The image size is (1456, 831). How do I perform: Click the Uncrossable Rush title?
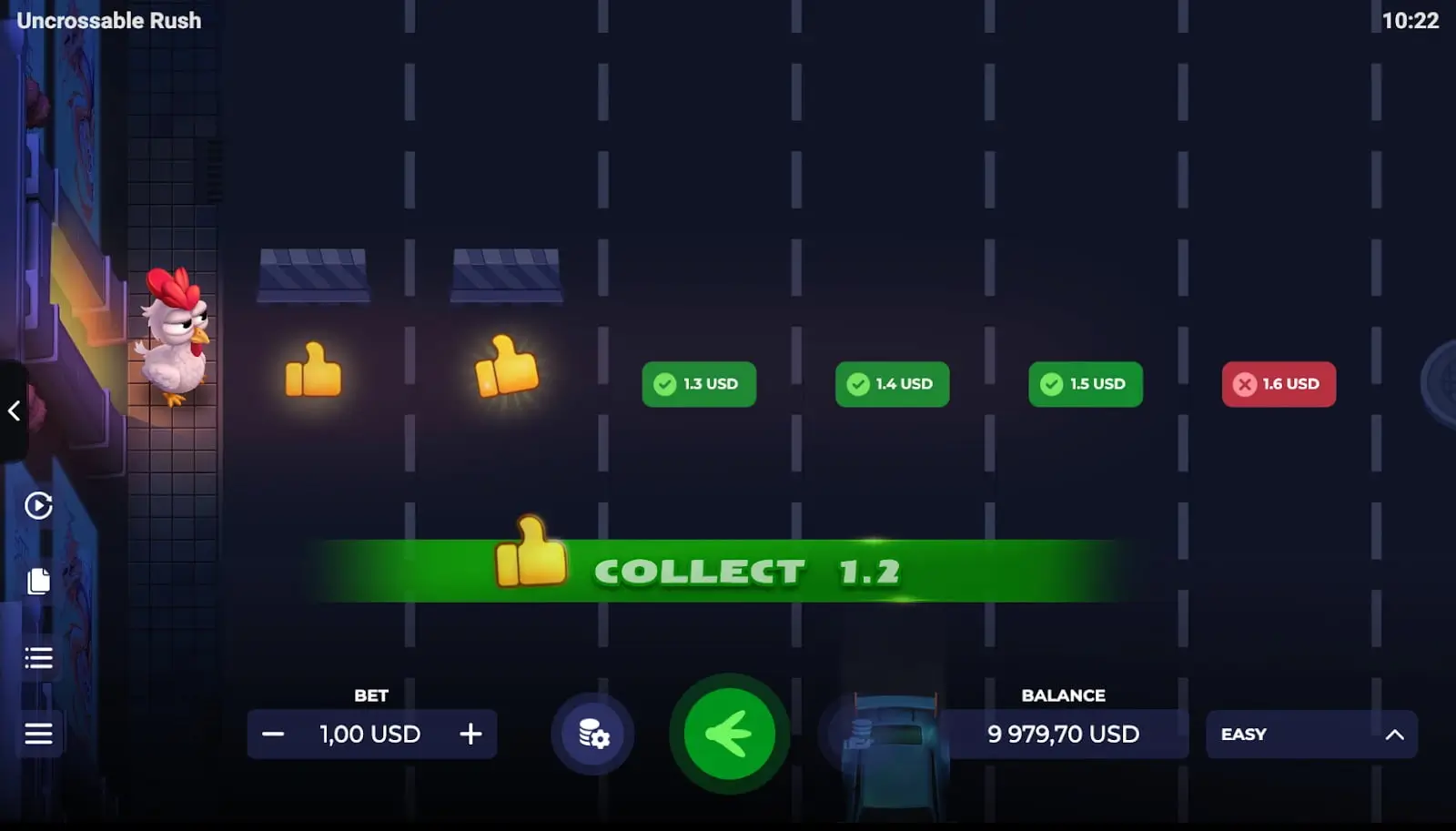click(x=108, y=20)
